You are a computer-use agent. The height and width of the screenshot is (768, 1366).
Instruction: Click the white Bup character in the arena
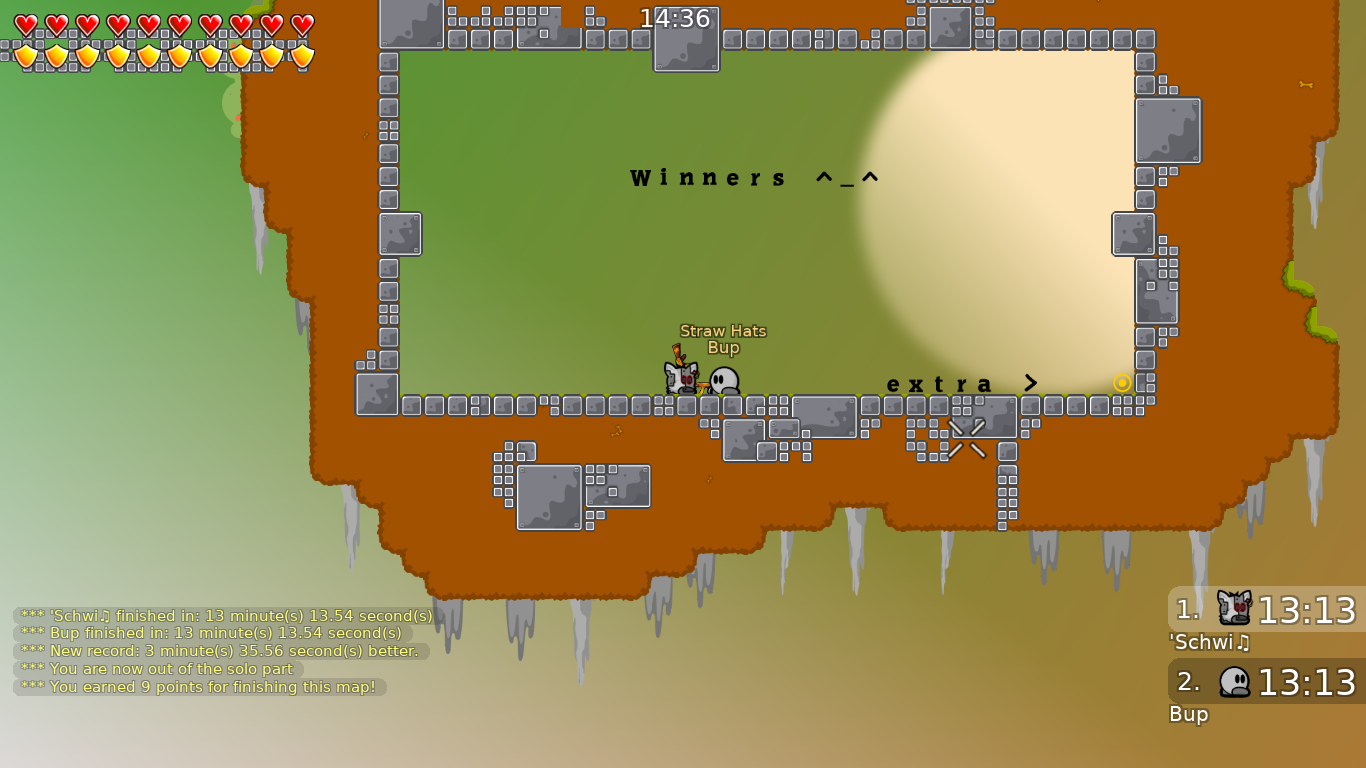pos(722,378)
